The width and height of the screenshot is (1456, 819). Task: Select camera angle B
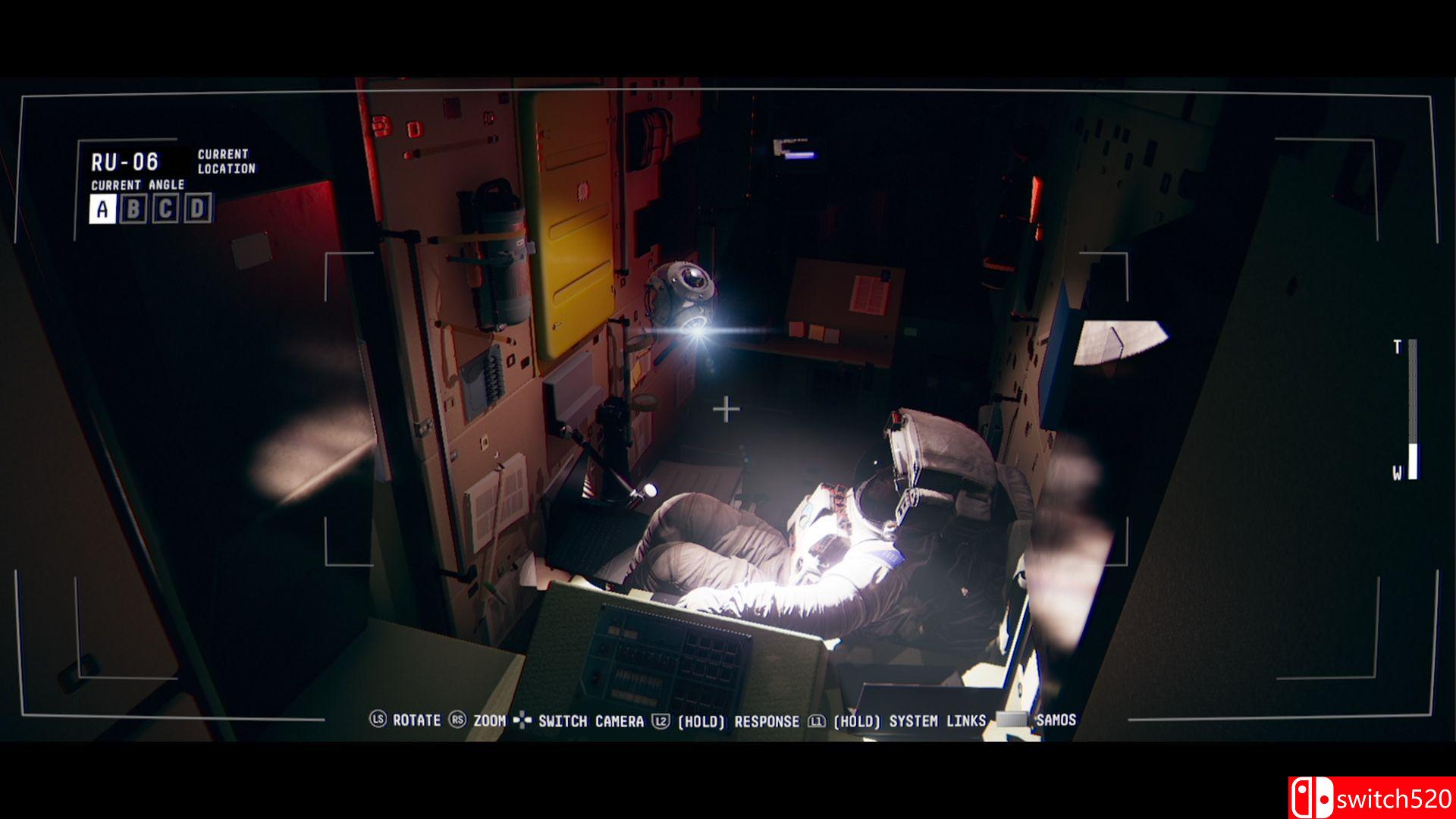[134, 209]
